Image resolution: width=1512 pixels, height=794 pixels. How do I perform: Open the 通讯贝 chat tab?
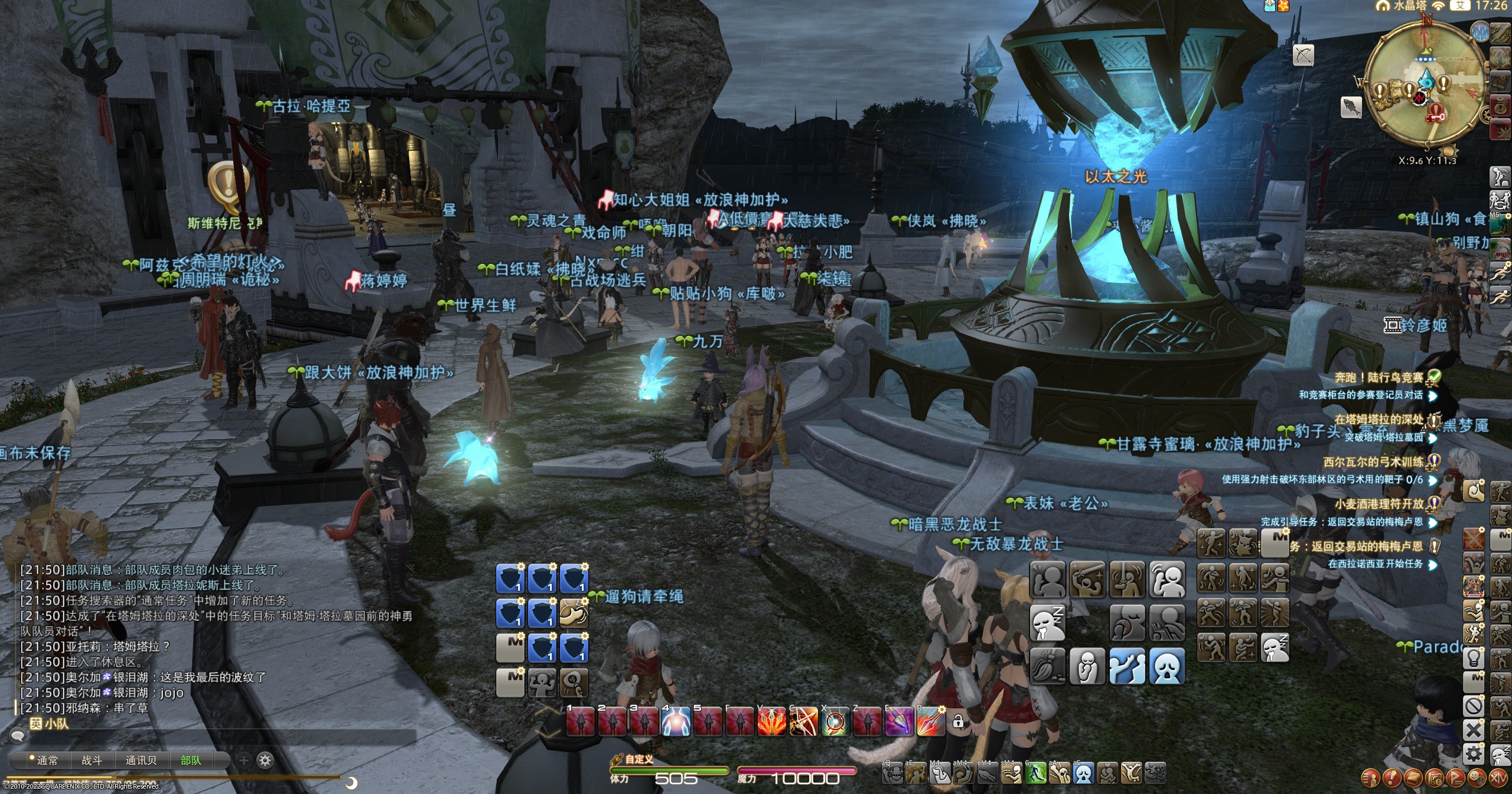coord(141,761)
